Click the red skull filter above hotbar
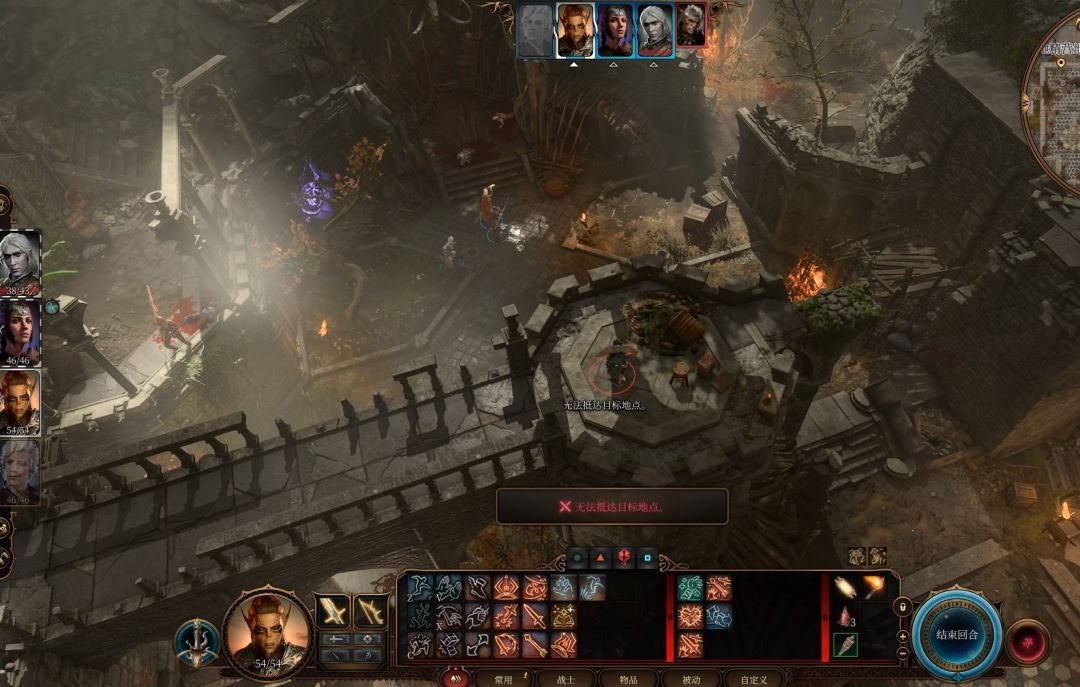 [623, 558]
